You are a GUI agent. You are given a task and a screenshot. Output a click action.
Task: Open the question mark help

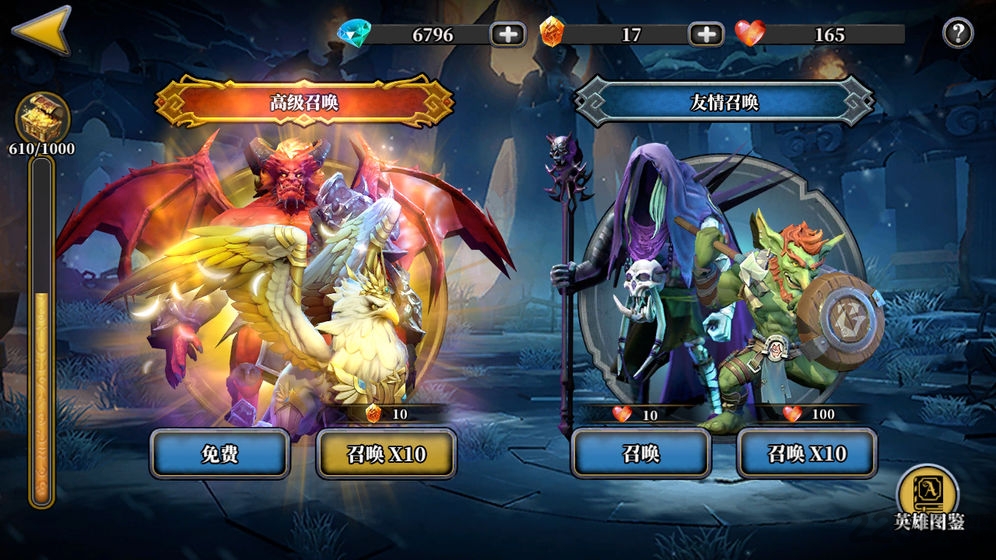coord(958,34)
